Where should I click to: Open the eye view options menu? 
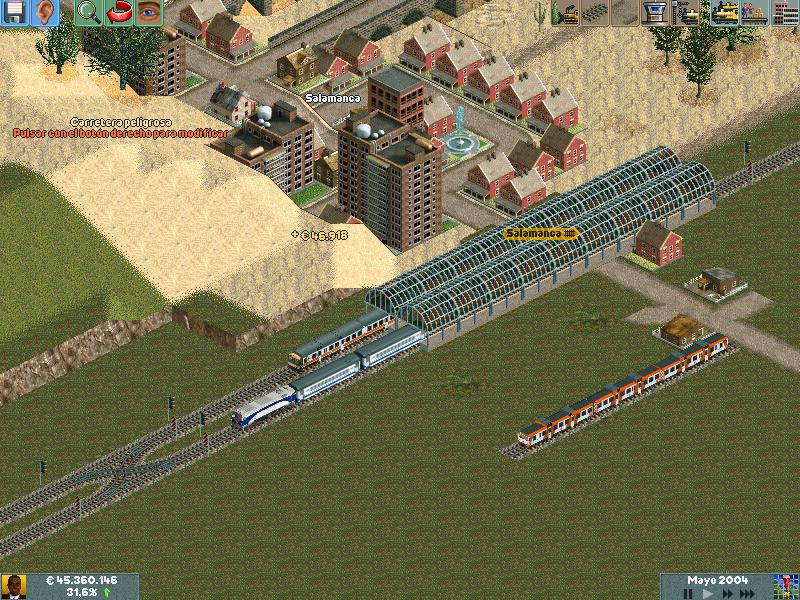(x=148, y=13)
